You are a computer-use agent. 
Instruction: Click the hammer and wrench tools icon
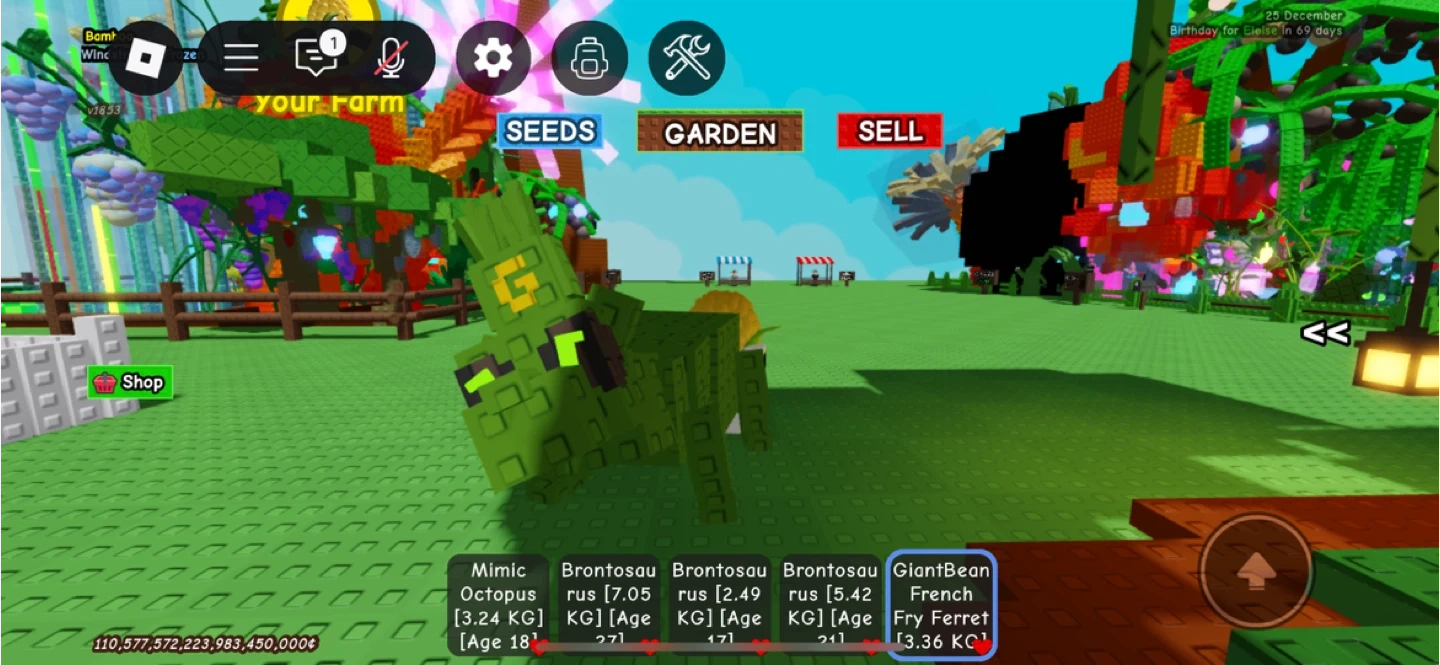click(686, 58)
